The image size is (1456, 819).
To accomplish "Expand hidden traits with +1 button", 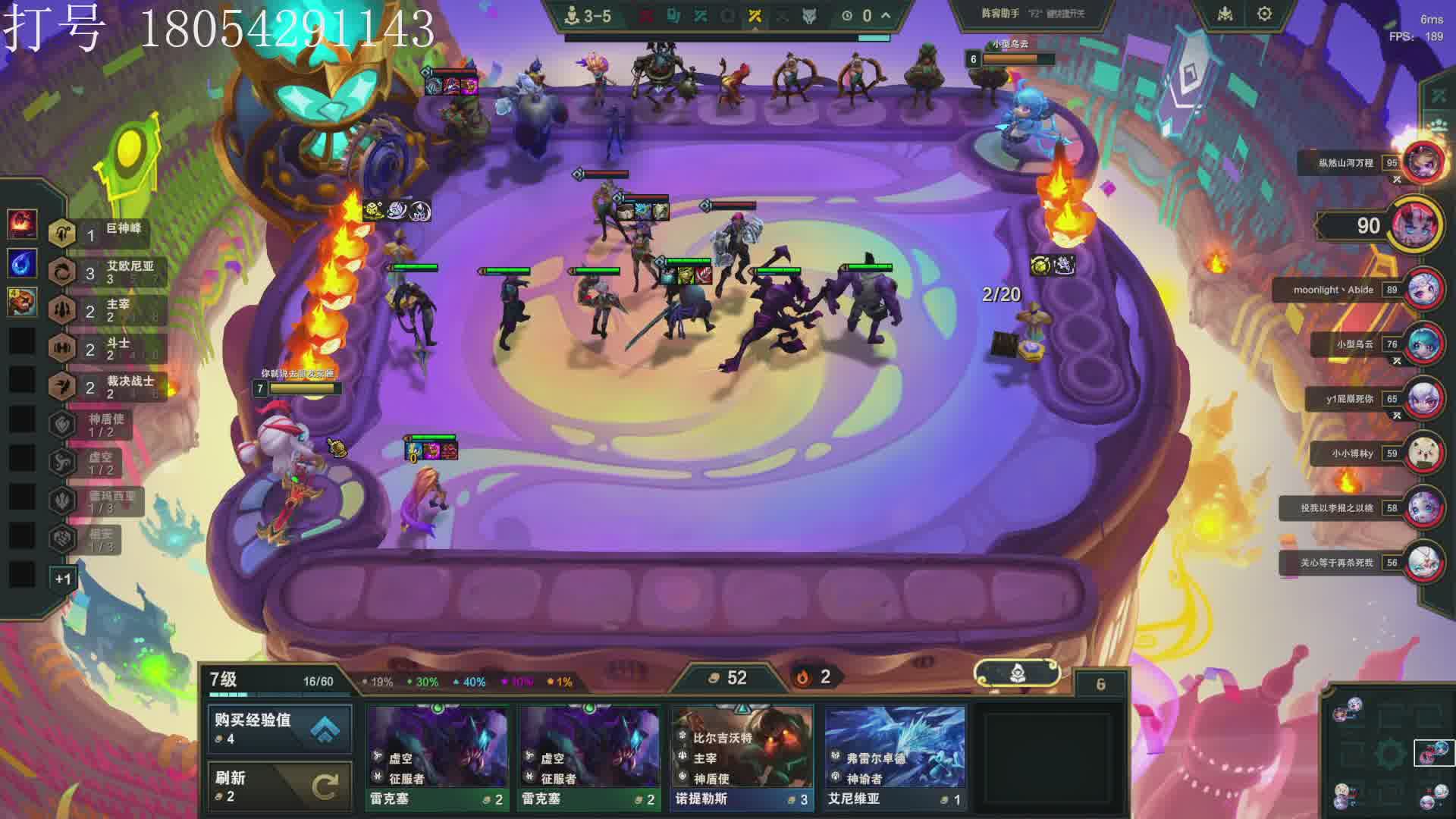I will 63,579.
